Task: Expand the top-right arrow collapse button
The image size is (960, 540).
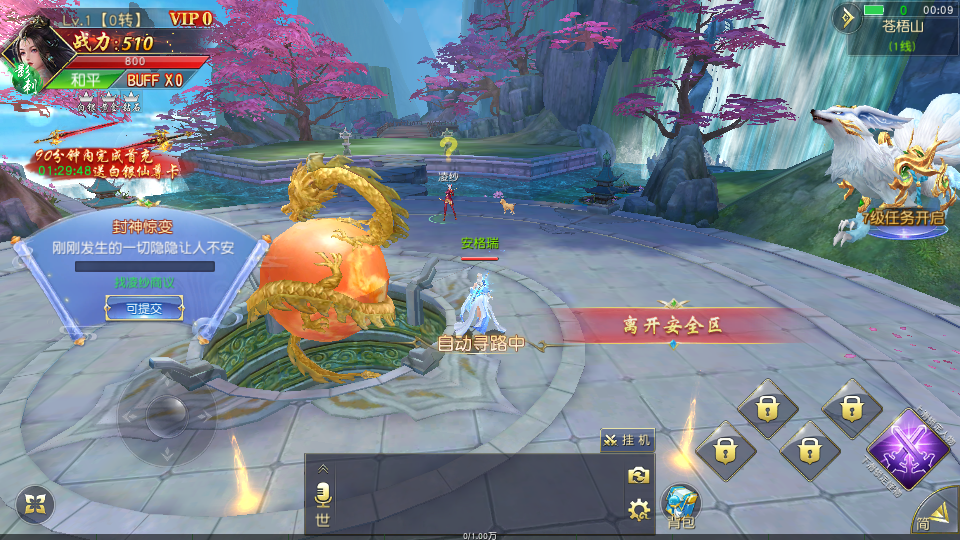Action: pos(850,16)
